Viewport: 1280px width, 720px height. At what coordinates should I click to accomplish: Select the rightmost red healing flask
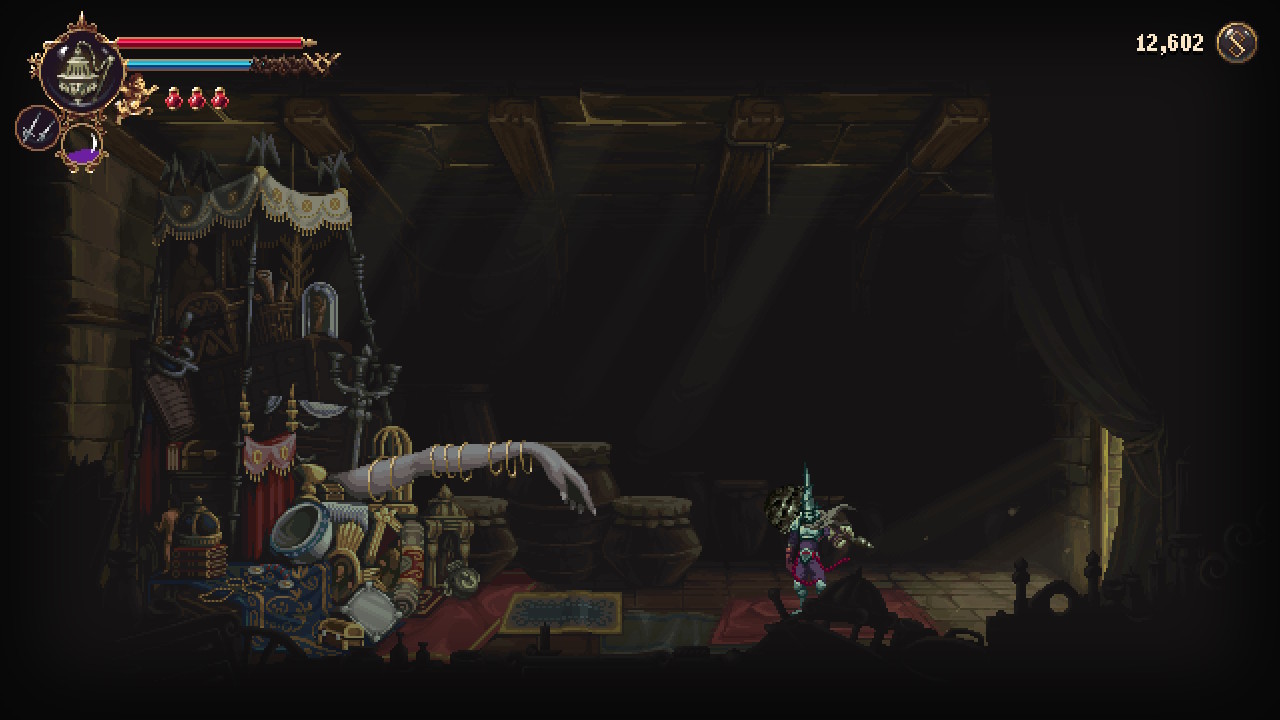click(218, 97)
